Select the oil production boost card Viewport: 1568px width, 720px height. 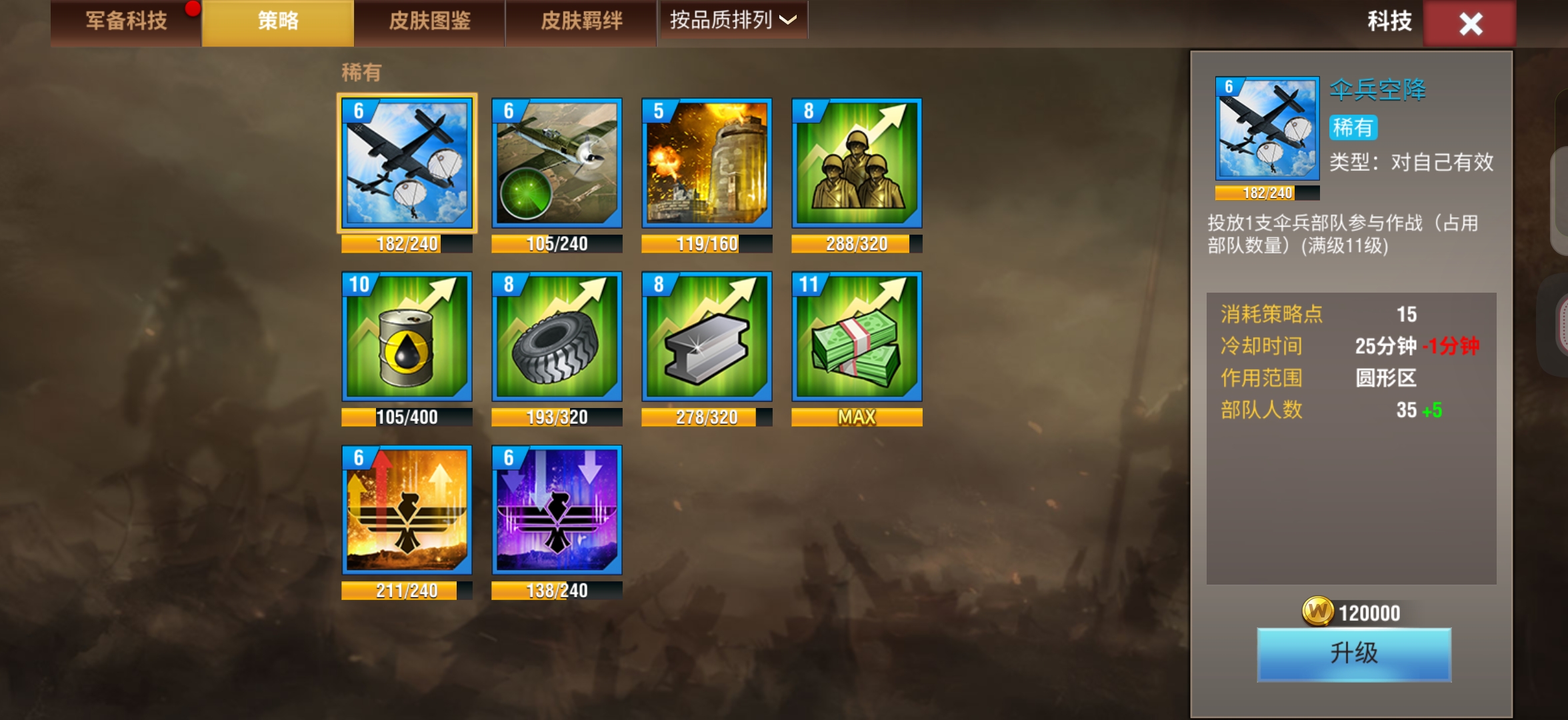[x=407, y=337]
